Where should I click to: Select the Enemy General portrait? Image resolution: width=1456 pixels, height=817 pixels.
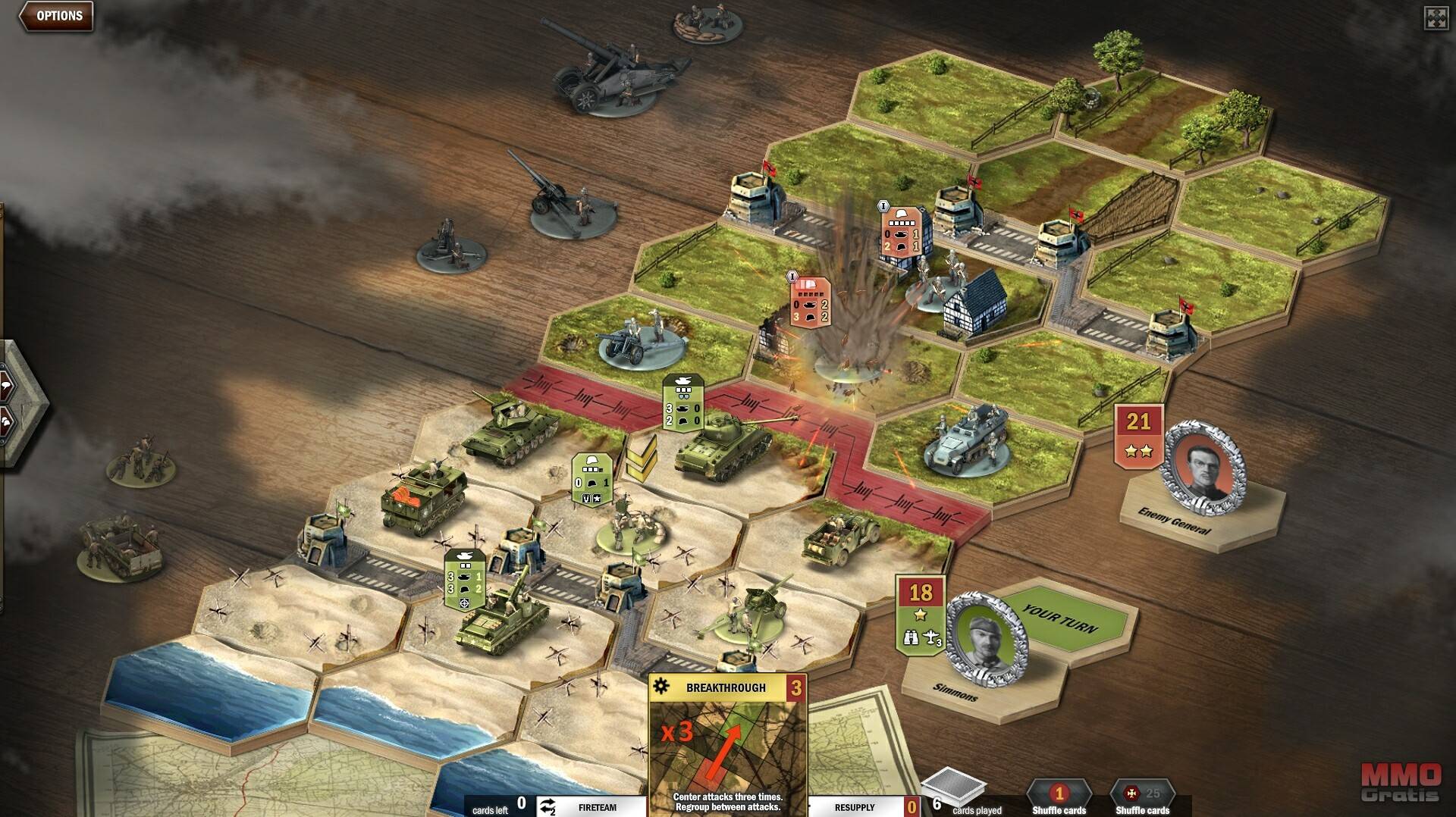point(1204,465)
